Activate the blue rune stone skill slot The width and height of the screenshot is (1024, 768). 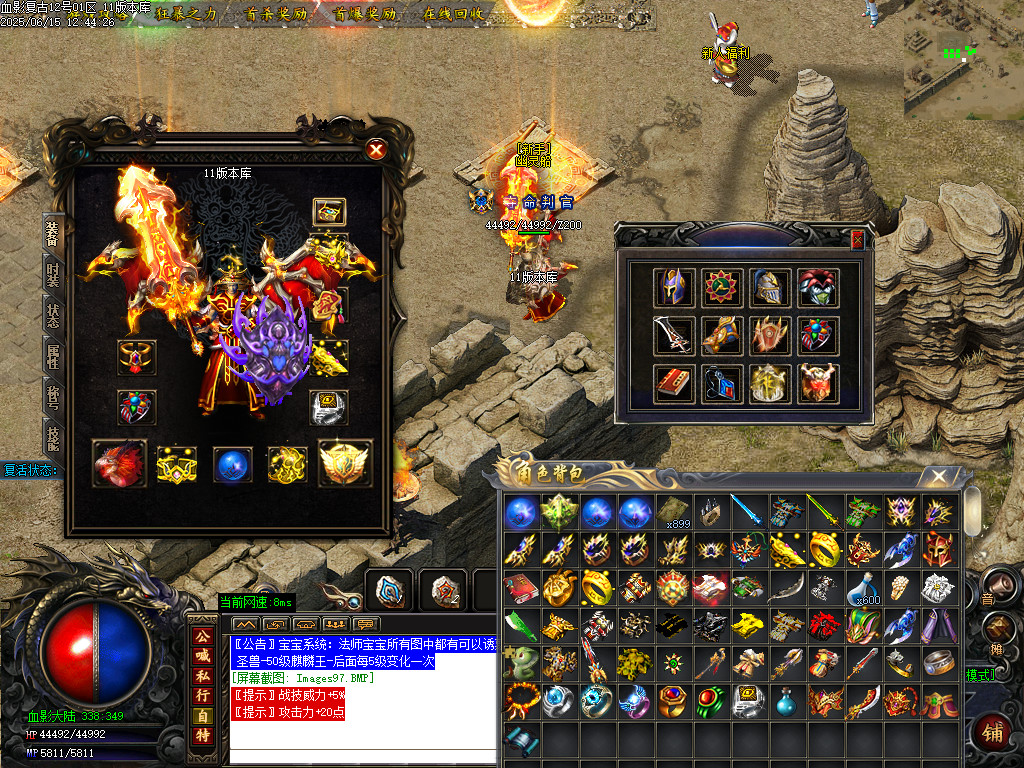pyautogui.click(x=389, y=591)
